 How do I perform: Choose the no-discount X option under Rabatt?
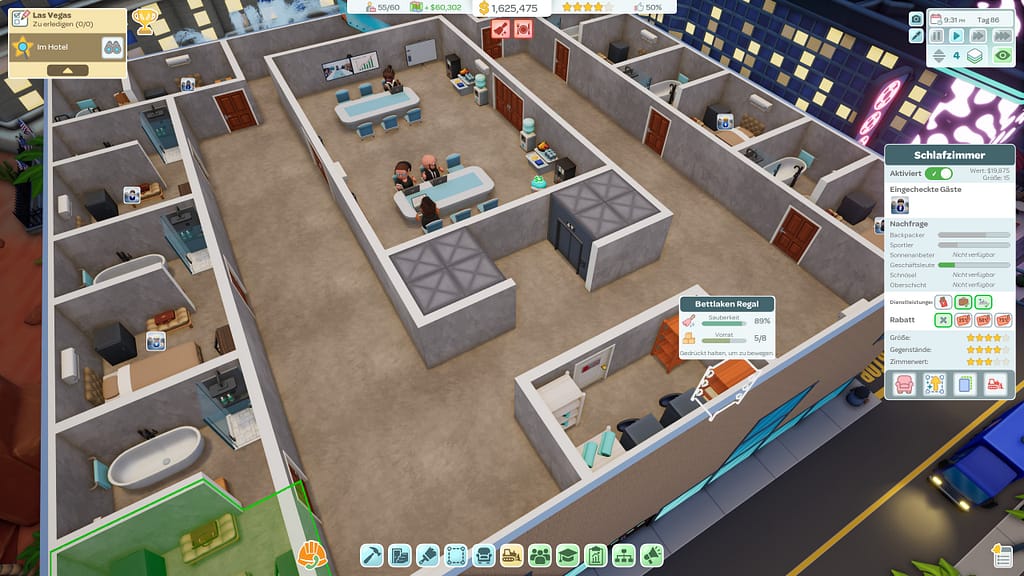(x=943, y=320)
